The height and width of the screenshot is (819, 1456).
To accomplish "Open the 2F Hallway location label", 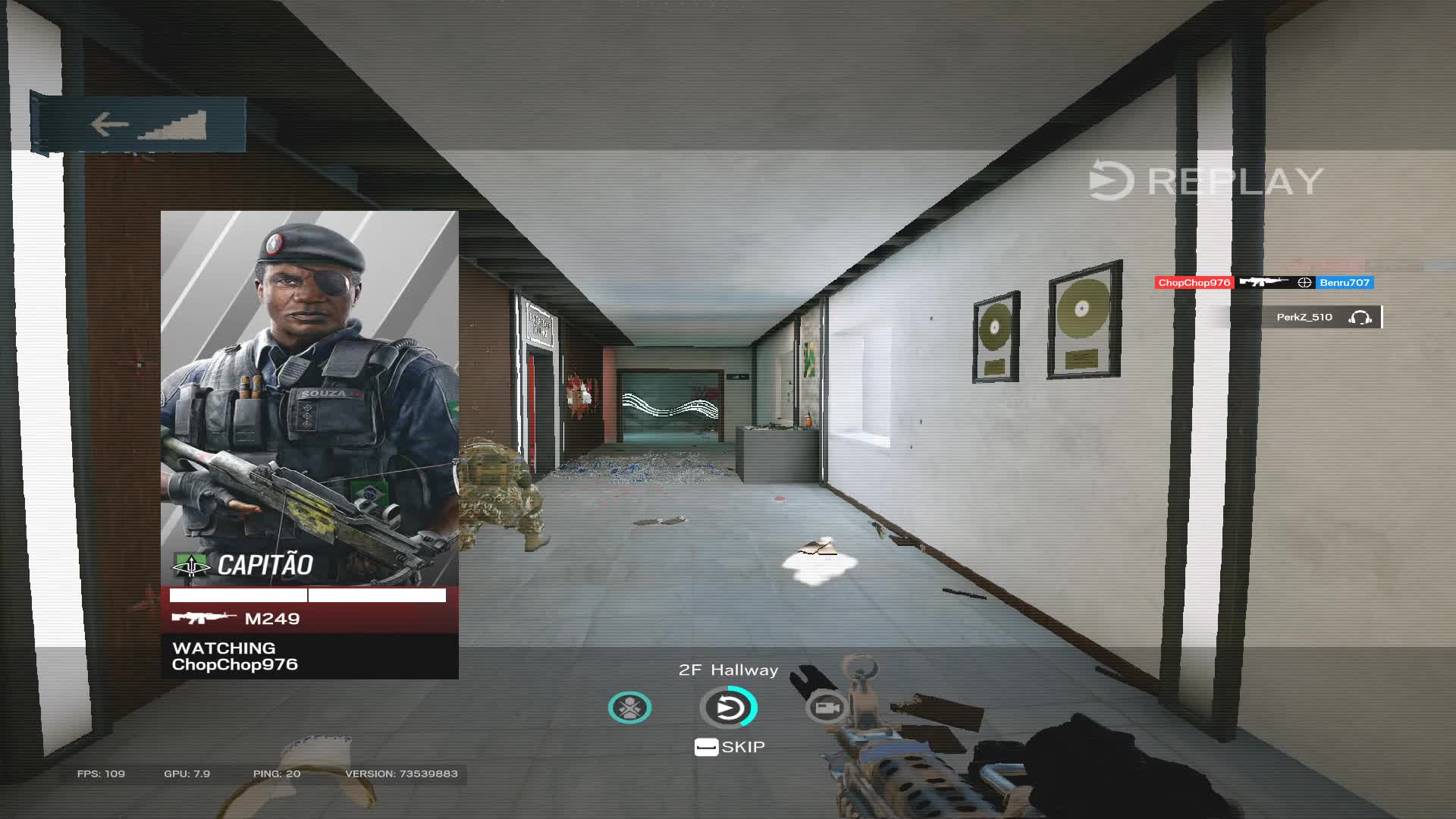I will coord(727,670).
